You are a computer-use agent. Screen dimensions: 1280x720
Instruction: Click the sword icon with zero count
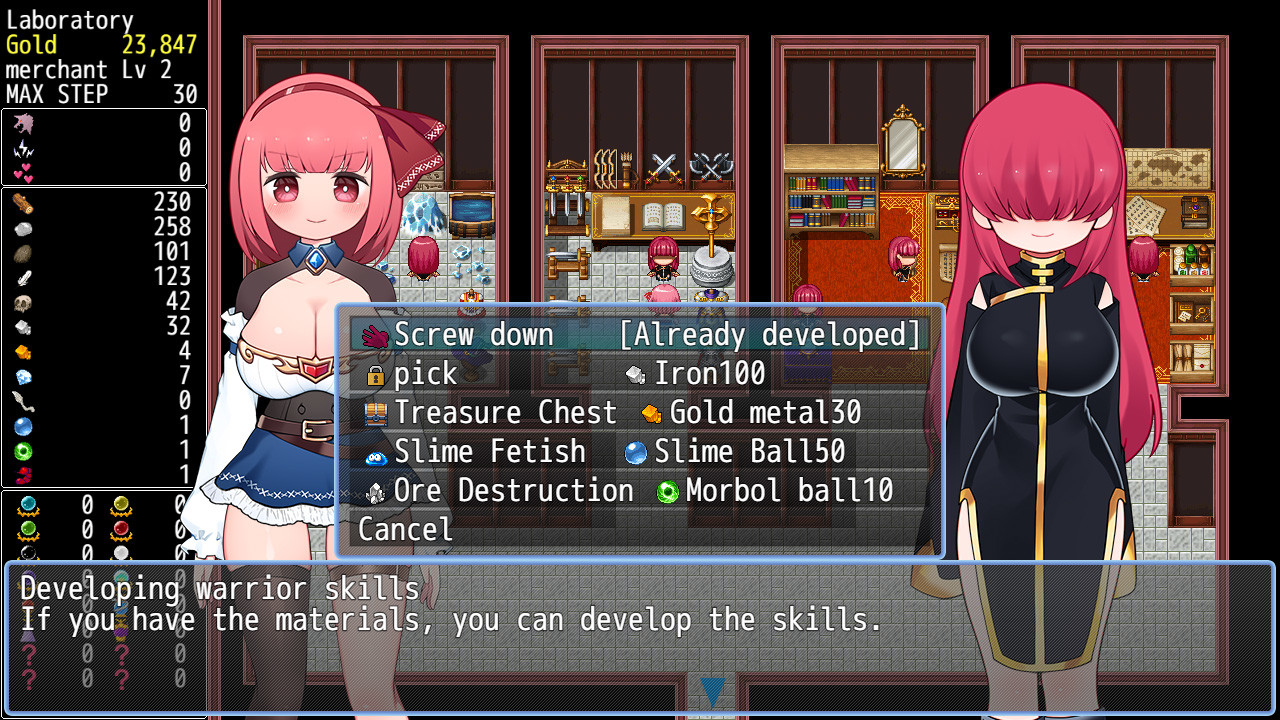[22, 401]
